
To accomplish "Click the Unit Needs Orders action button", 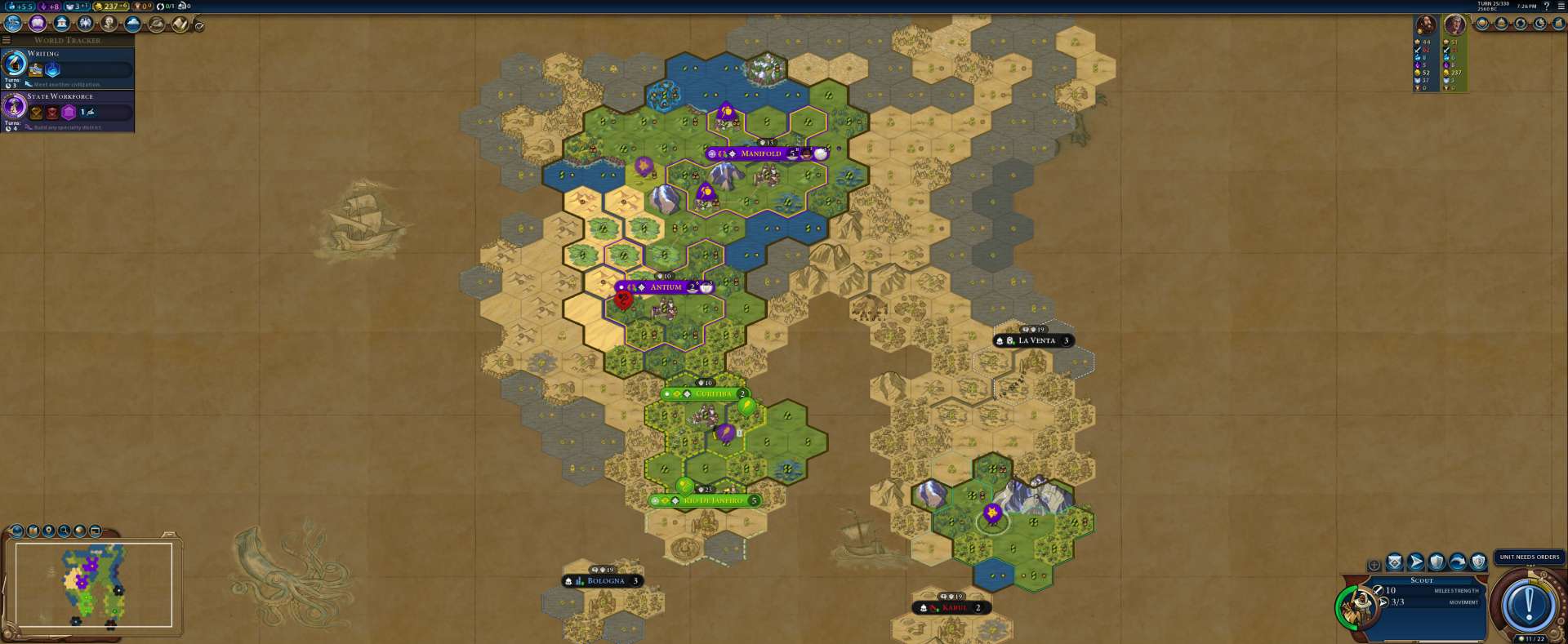I will 1528,605.
